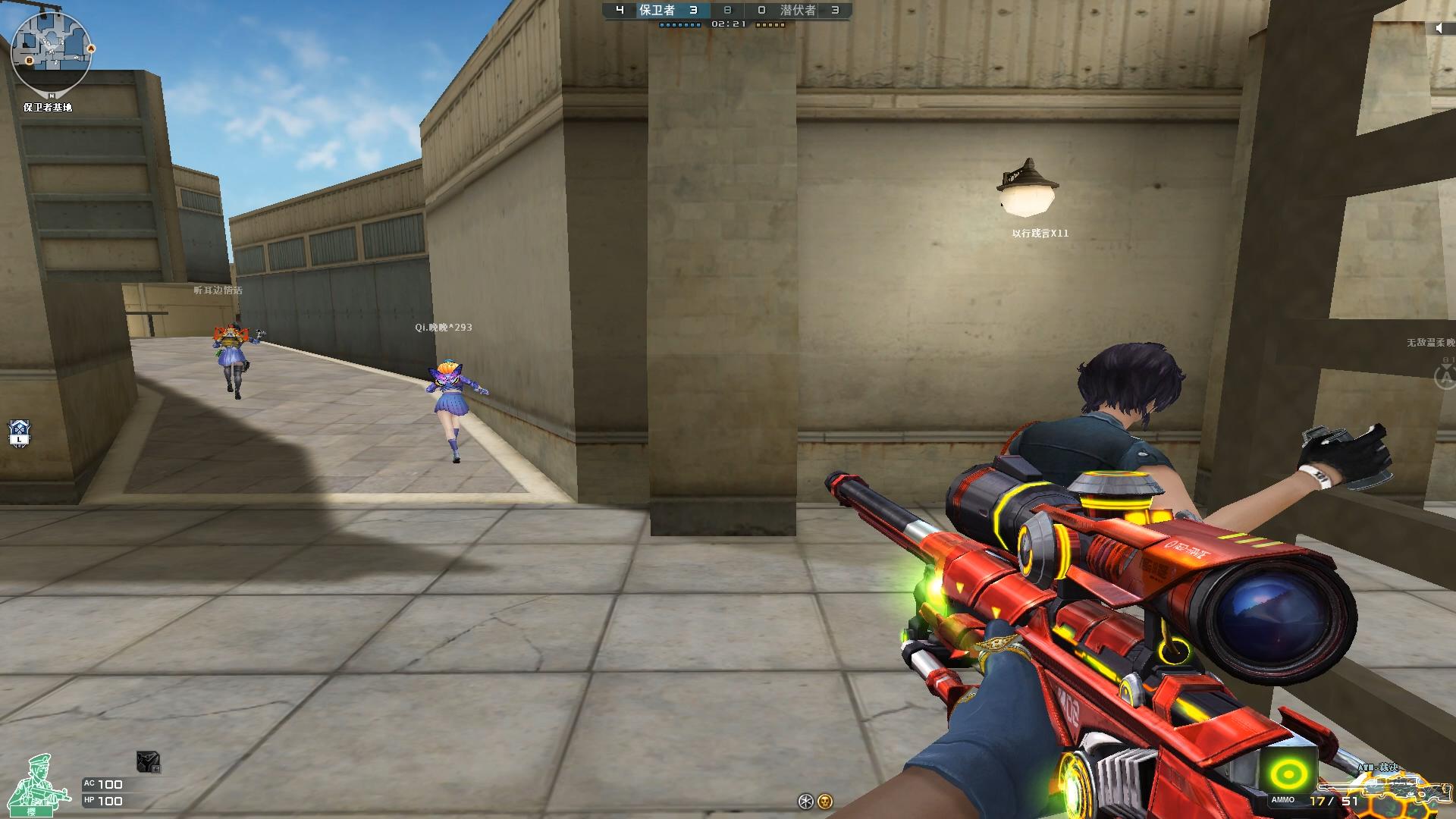
Task: Click the silver star medal icon
Action: click(x=806, y=801)
